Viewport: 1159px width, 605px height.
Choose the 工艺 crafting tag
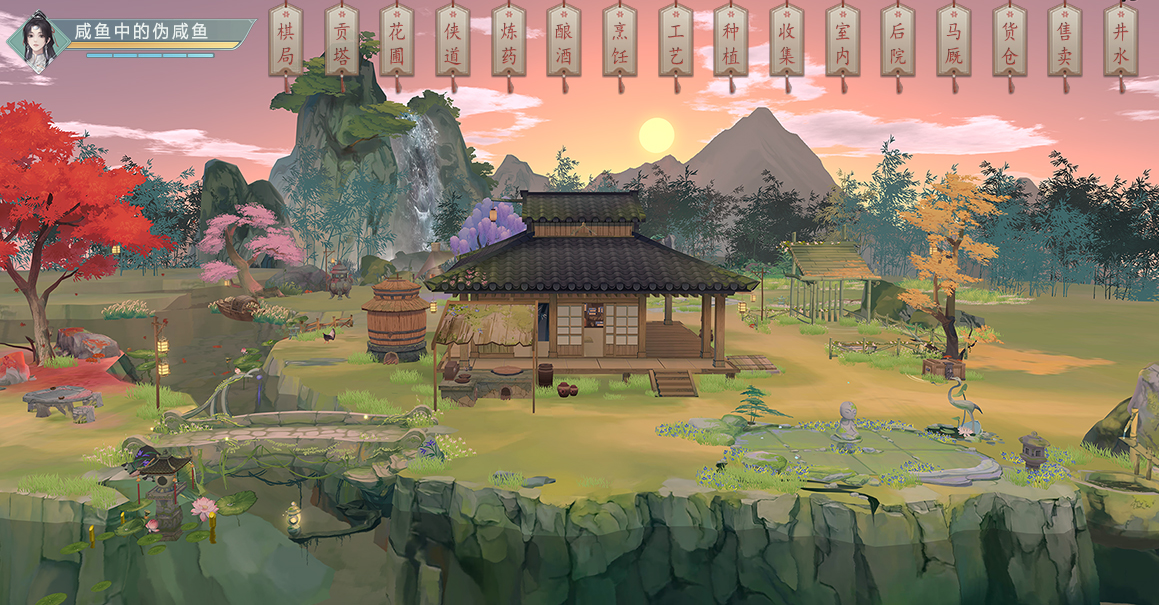click(x=676, y=43)
